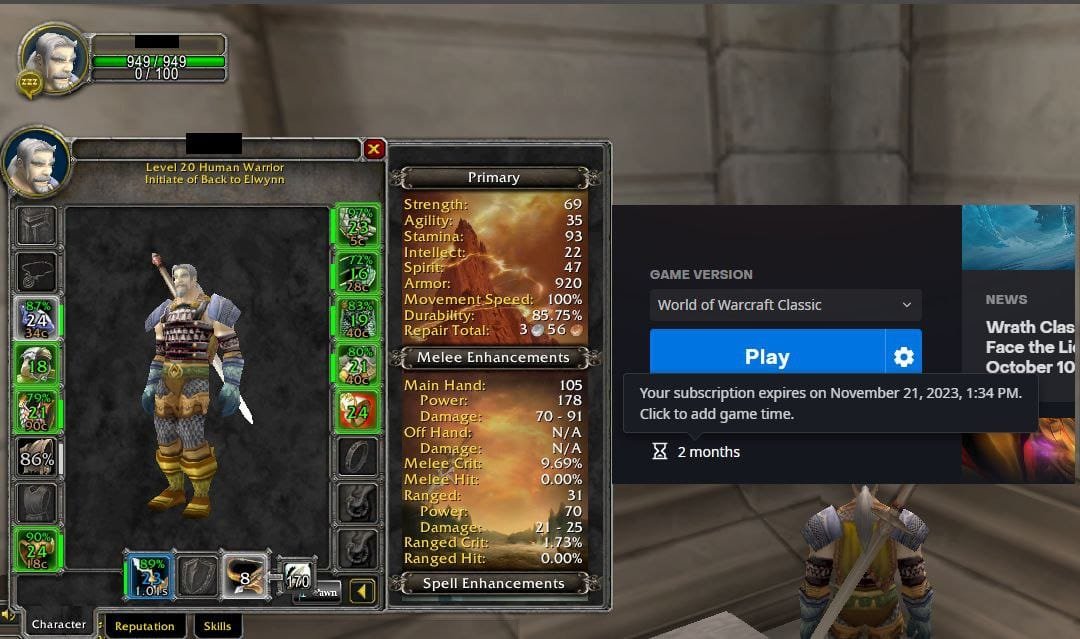The image size is (1080, 639).
Task: Click the 2 months game time indicator
Action: 696,452
